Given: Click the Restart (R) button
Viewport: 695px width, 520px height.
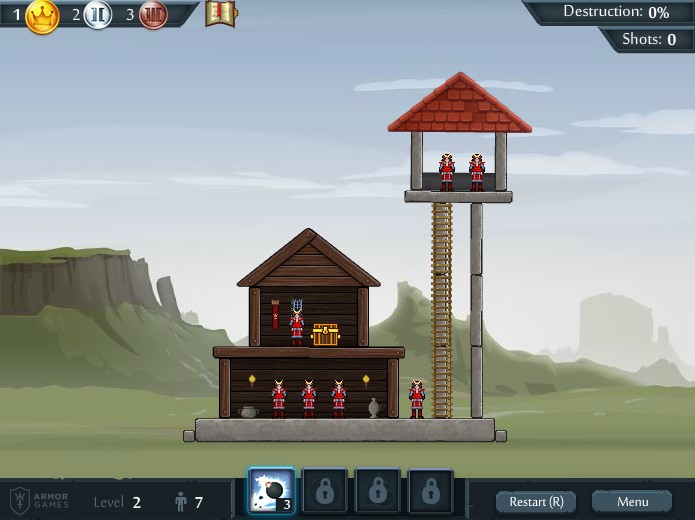Looking at the screenshot, I should point(536,501).
